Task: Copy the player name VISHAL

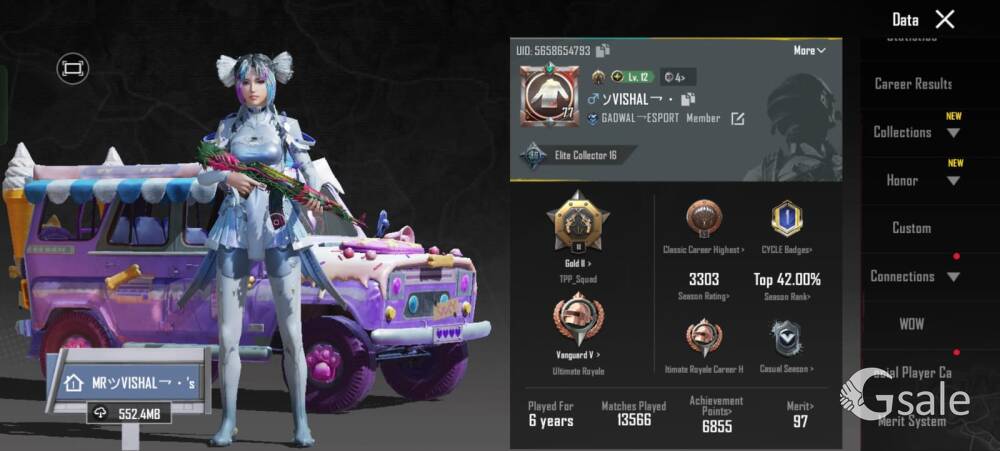Action: click(x=688, y=99)
